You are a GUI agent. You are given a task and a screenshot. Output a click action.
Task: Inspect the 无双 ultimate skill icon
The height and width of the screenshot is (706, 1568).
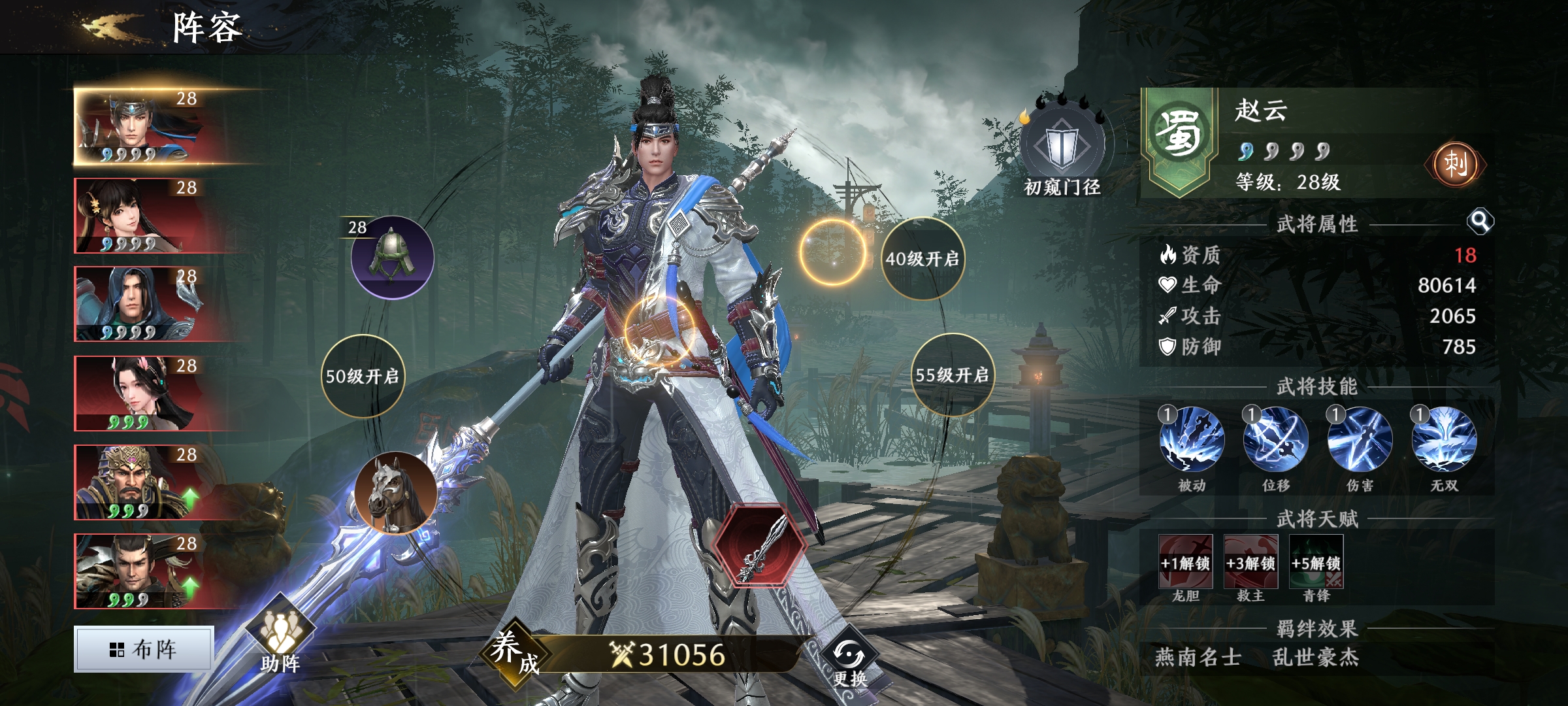1444,439
